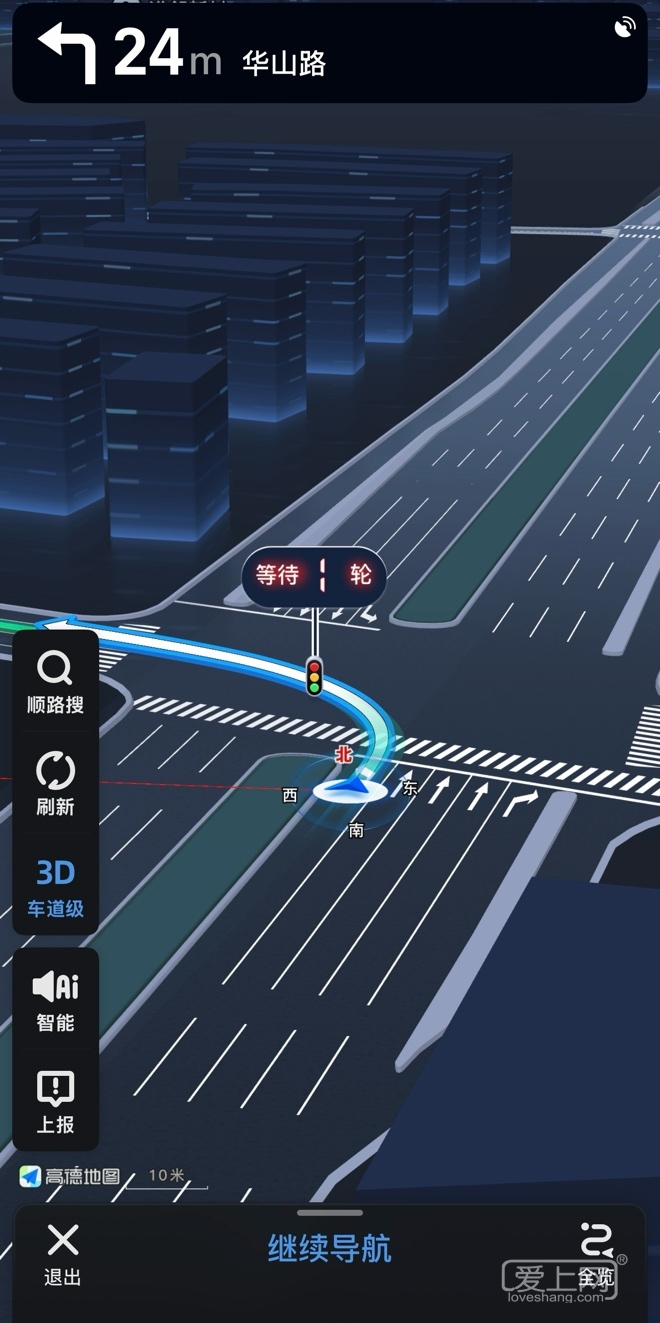This screenshot has height=1323, width=660.
Task: Select the traffic light countdown bubble
Action: pos(314,575)
